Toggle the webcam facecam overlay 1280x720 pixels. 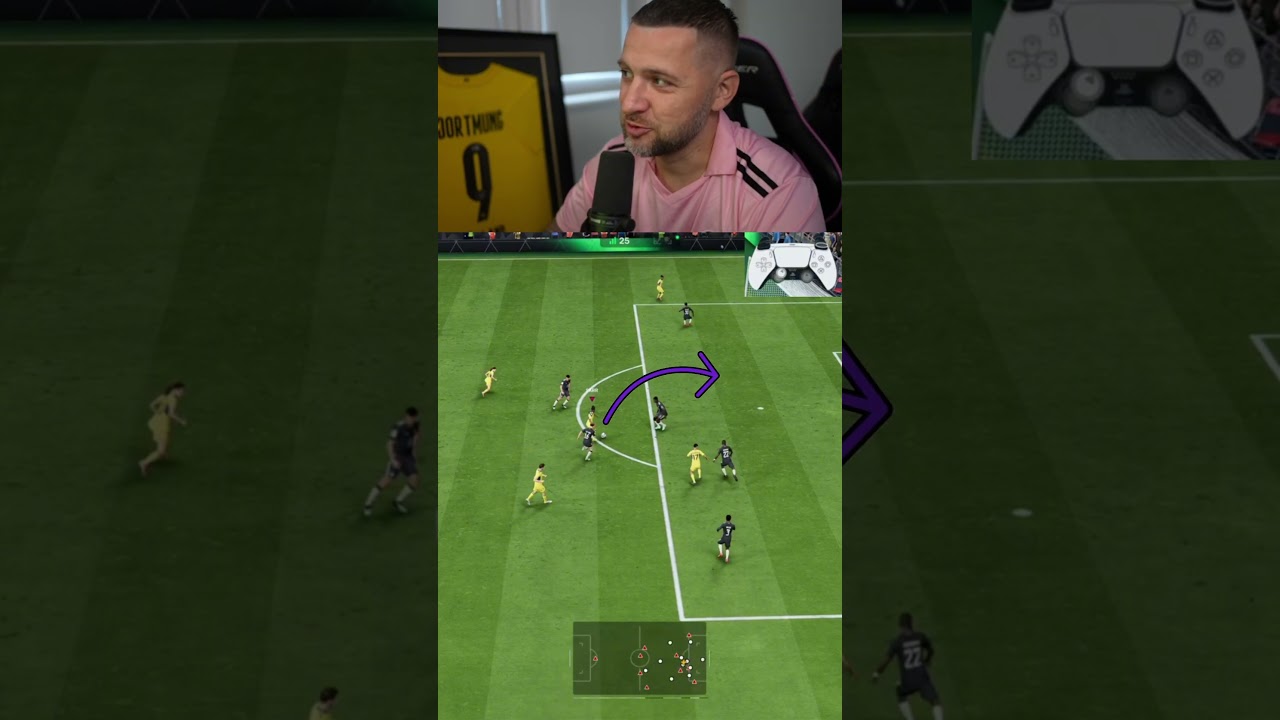(640, 115)
